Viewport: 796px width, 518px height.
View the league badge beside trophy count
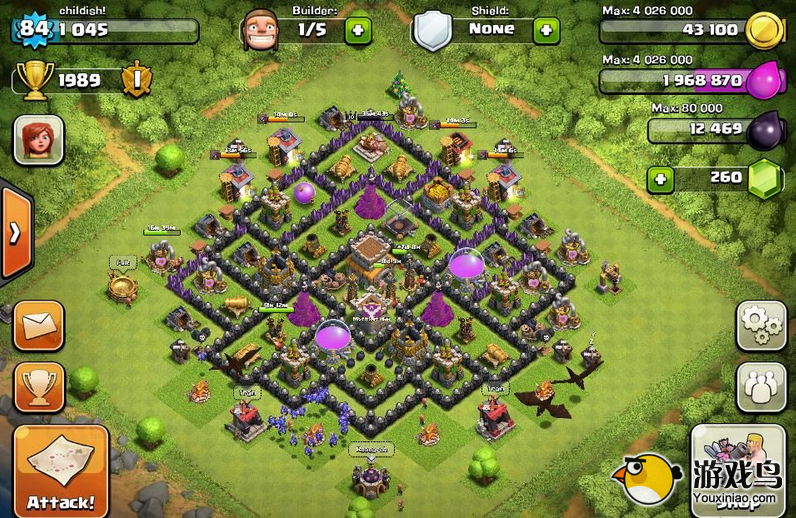point(137,80)
